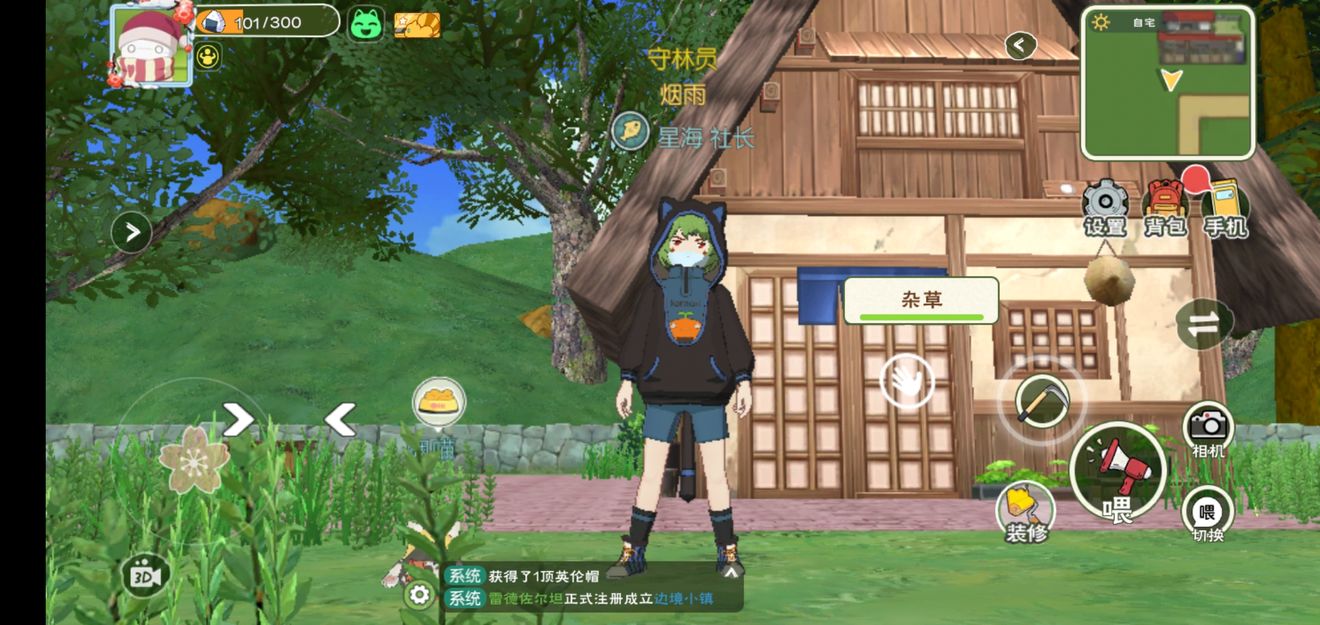Image resolution: width=1320 pixels, height=625 pixels.
Task: Tap the hand interact button
Action: [x=907, y=381]
